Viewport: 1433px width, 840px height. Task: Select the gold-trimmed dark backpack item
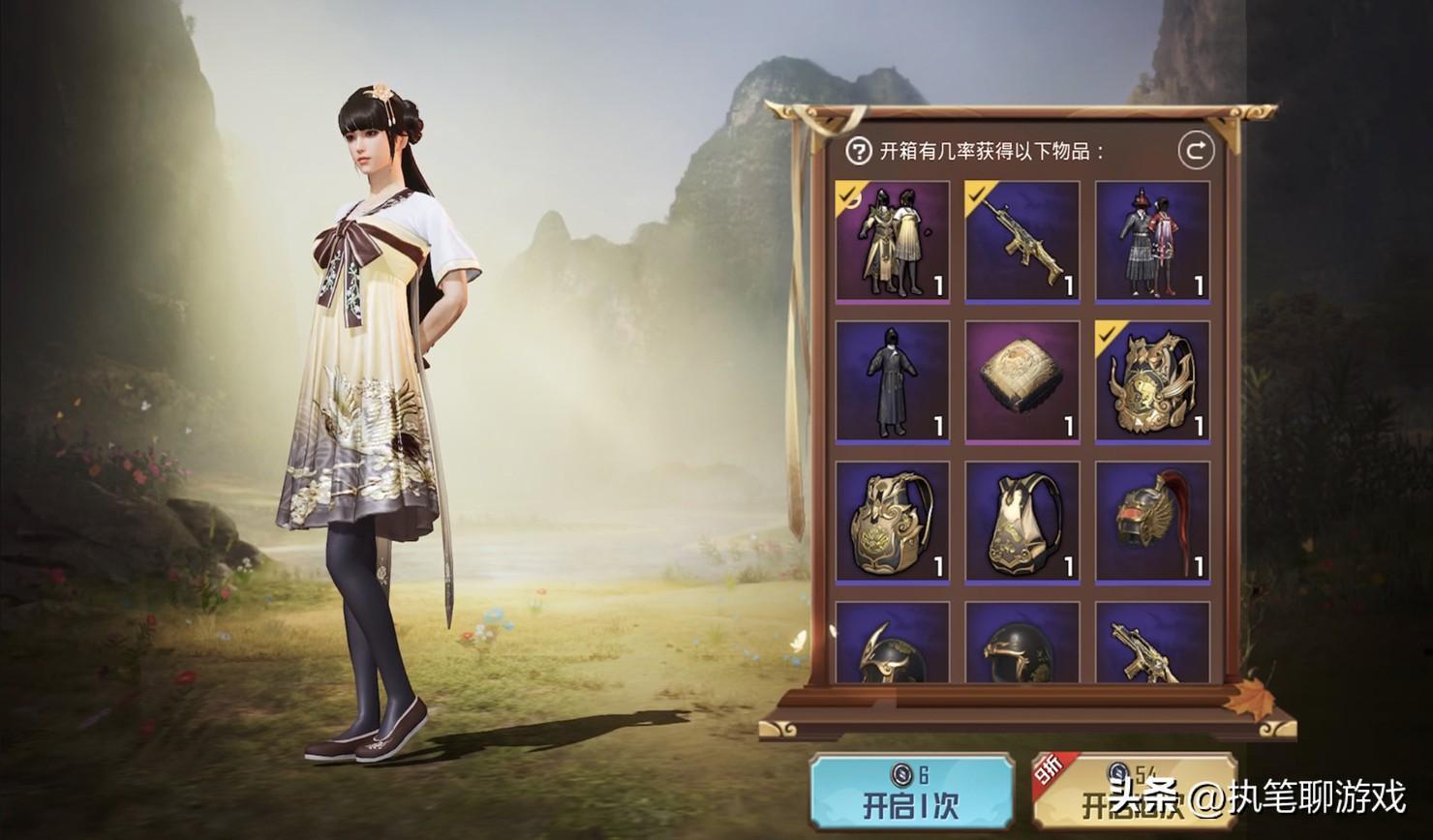[x=892, y=522]
